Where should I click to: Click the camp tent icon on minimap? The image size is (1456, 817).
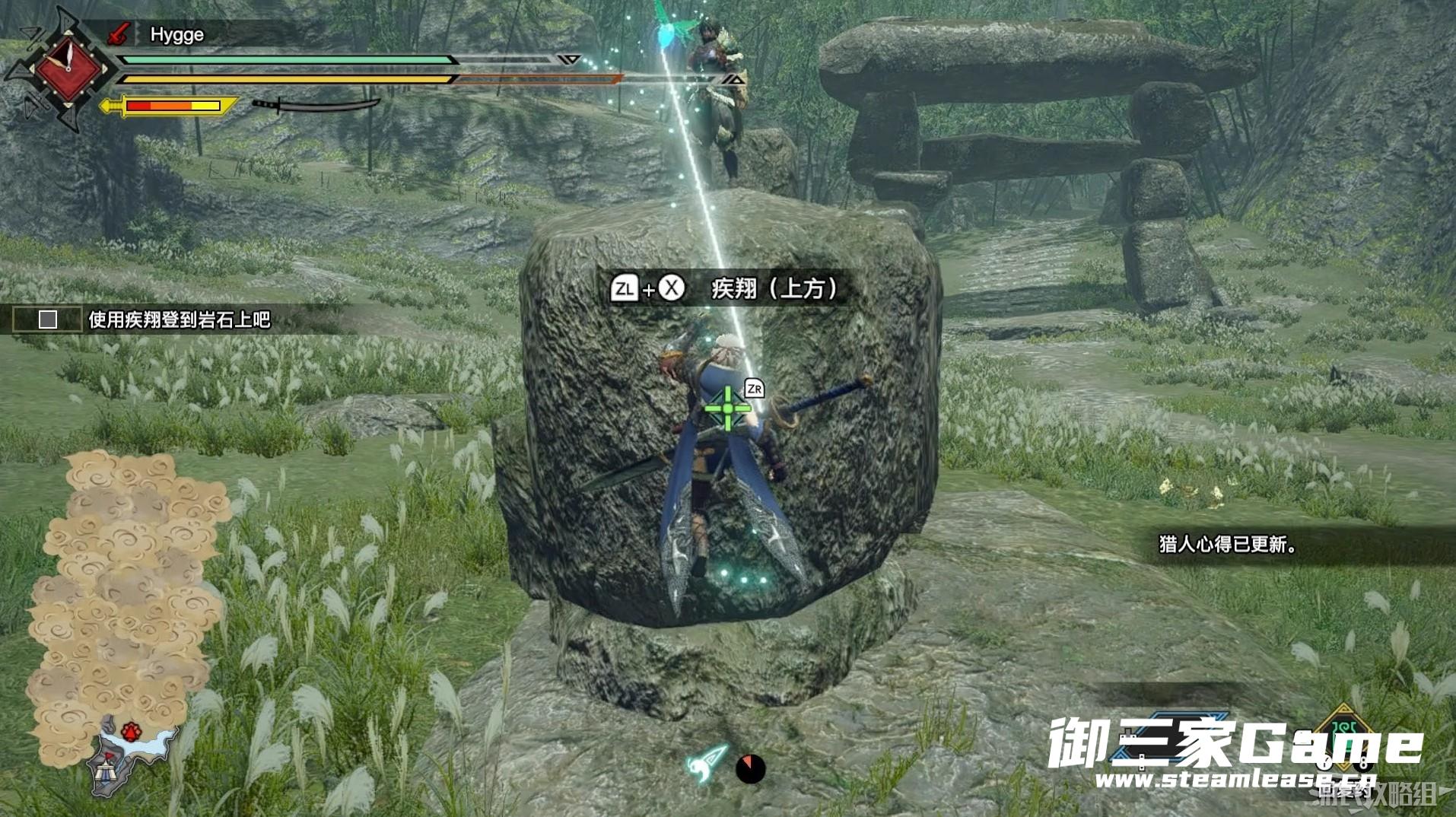106,774
